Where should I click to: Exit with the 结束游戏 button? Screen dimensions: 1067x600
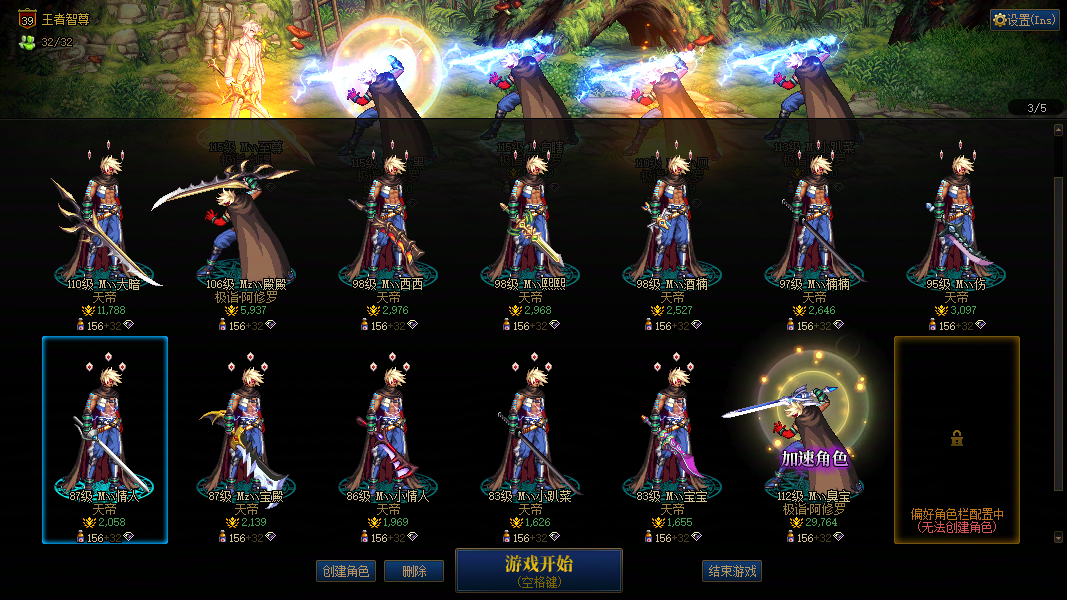click(x=732, y=571)
